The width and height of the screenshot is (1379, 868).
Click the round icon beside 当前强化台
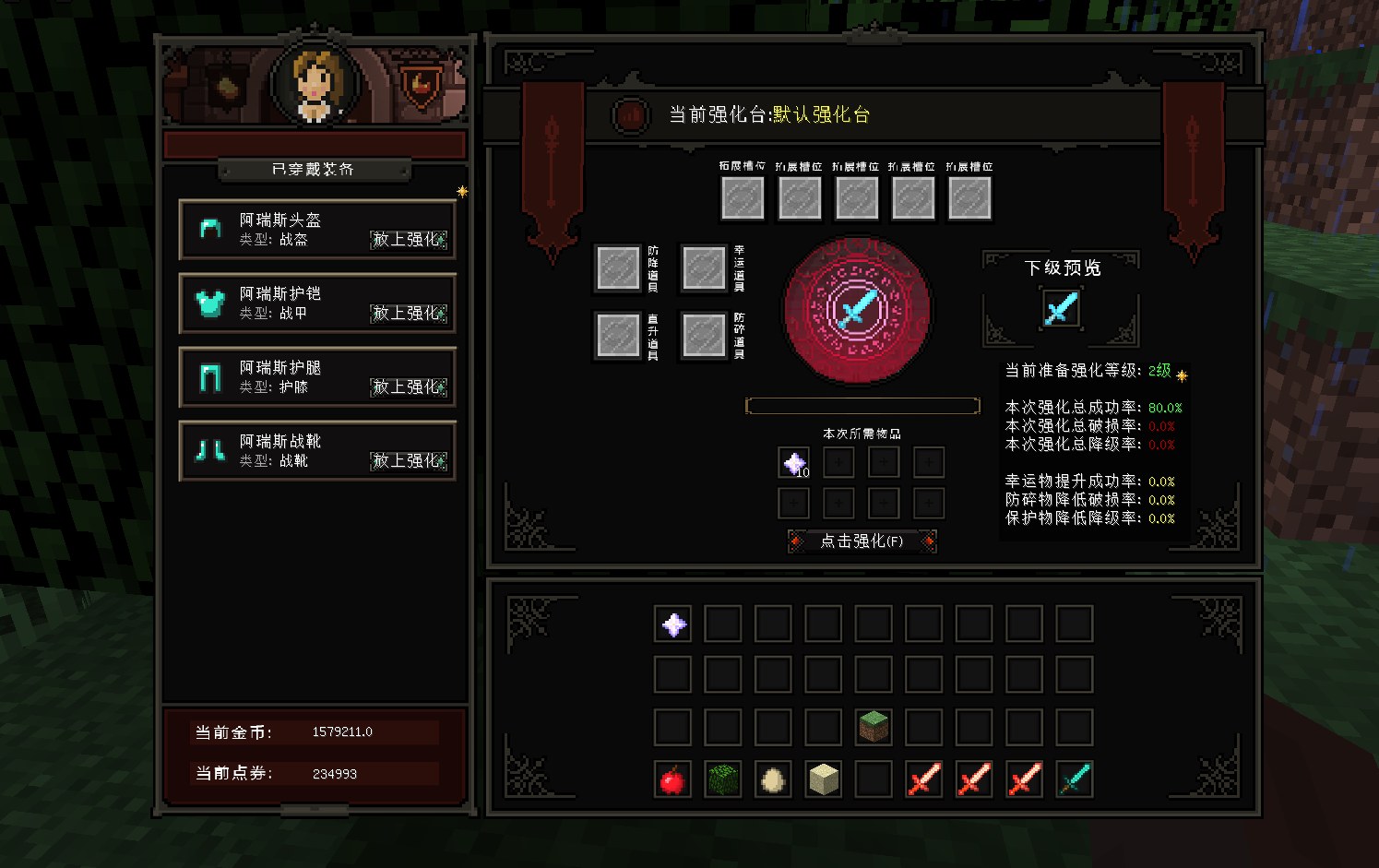(631, 115)
